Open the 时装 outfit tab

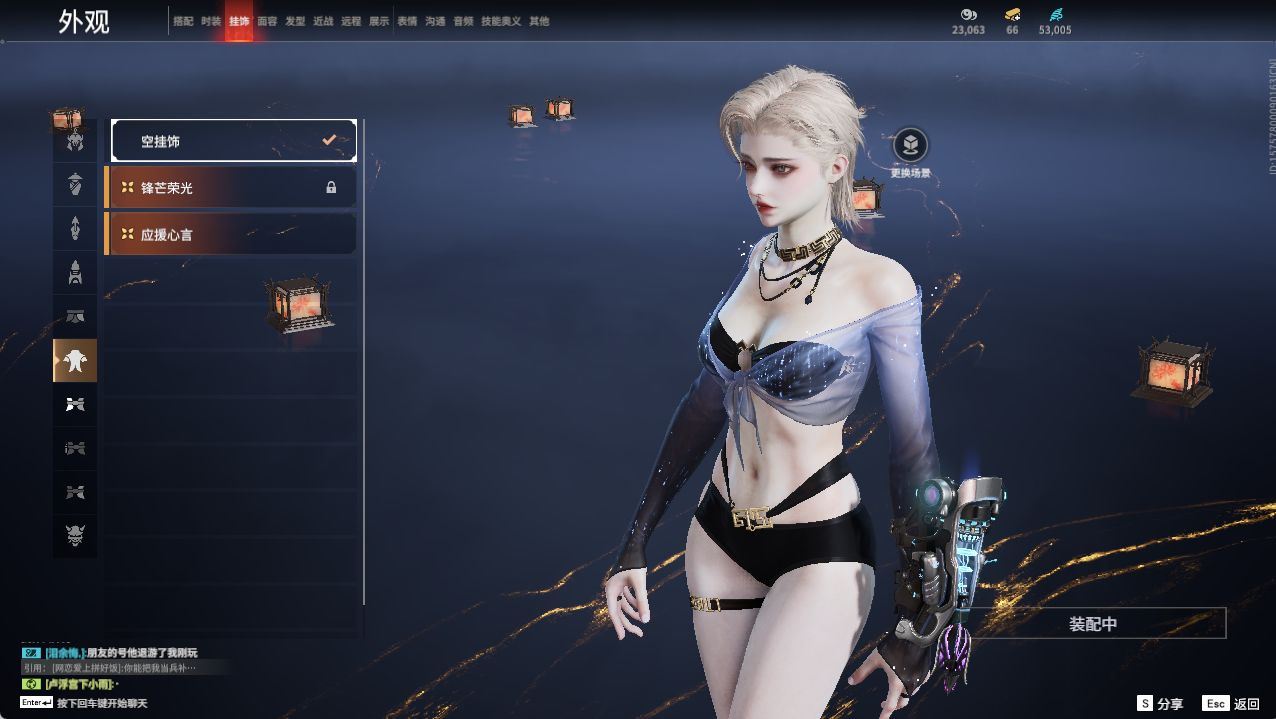coord(211,21)
